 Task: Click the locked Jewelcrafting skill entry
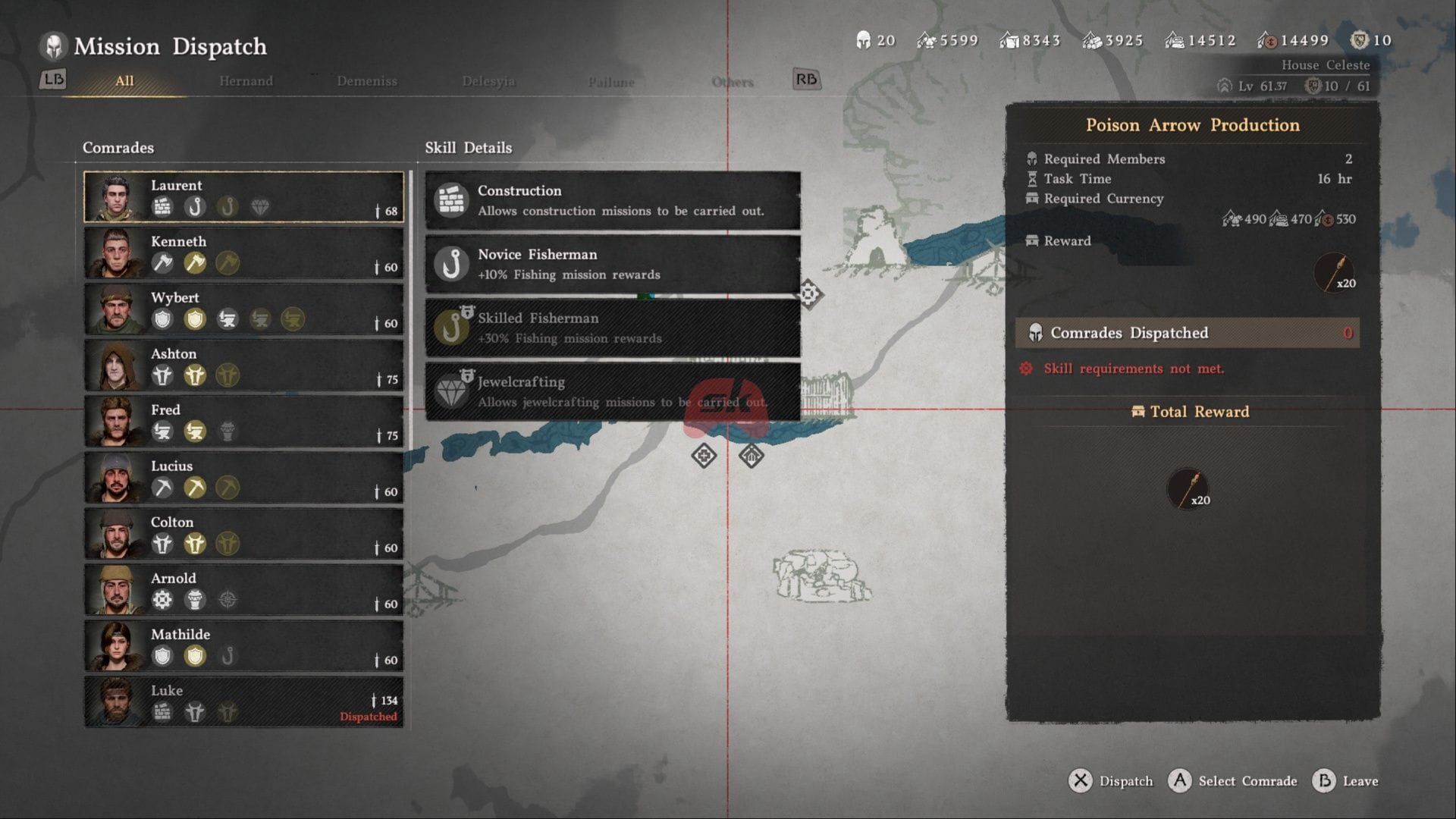click(x=613, y=391)
